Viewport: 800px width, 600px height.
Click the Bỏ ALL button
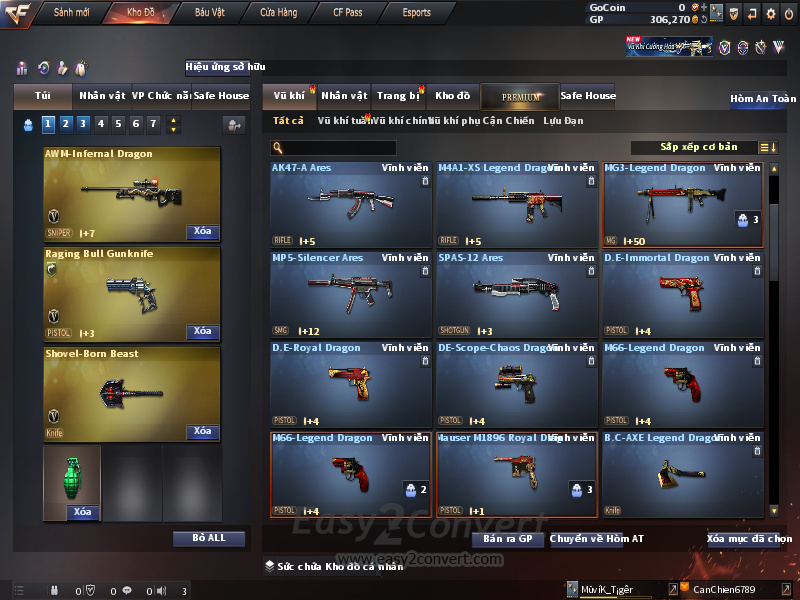(x=209, y=538)
